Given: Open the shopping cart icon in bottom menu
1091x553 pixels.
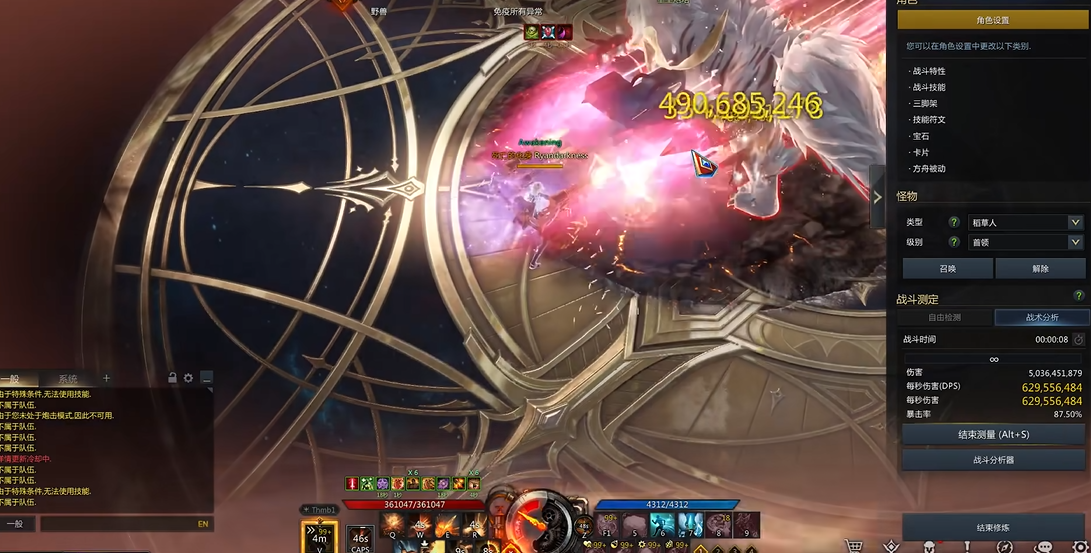Looking at the screenshot, I should point(853,546).
